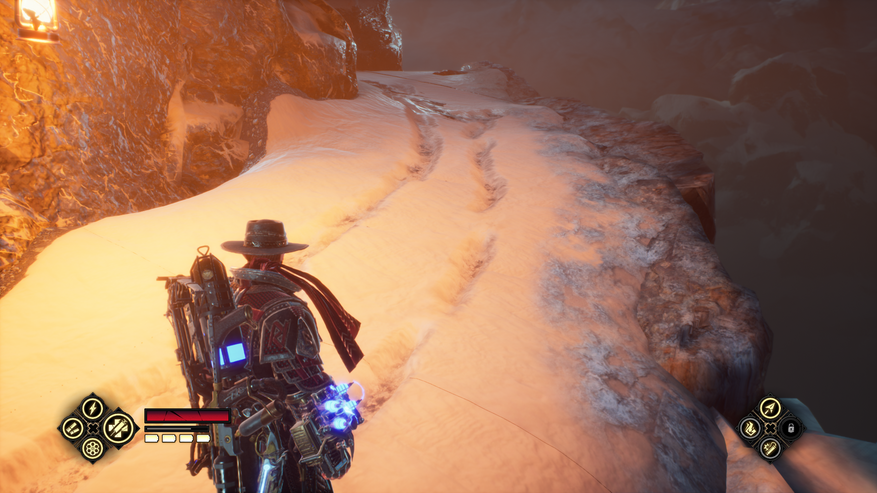Click the locked padlock ability slot
The width and height of the screenshot is (877, 493).
[790, 428]
